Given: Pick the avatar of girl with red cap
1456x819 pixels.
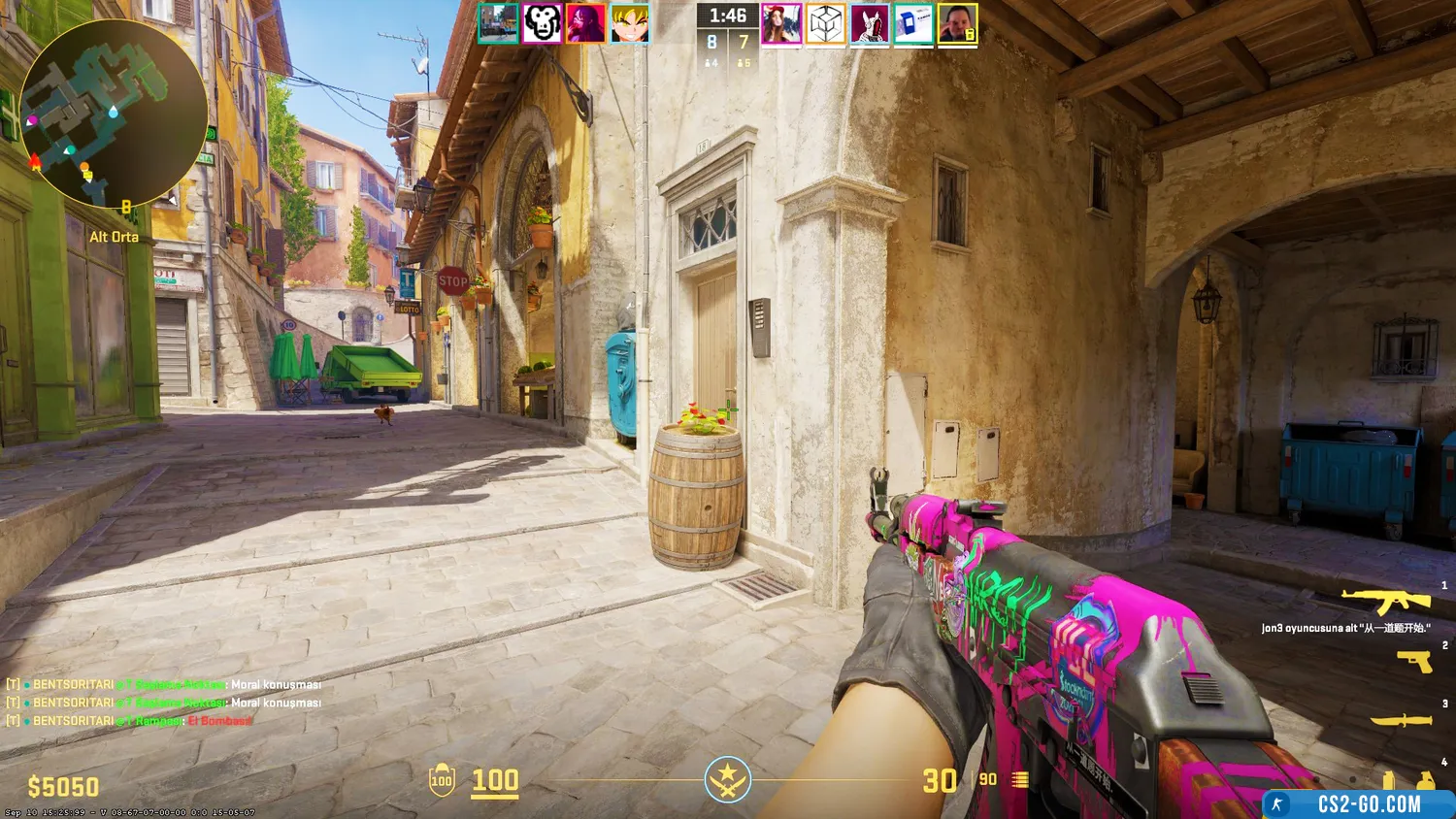Looking at the screenshot, I should [x=781, y=24].
